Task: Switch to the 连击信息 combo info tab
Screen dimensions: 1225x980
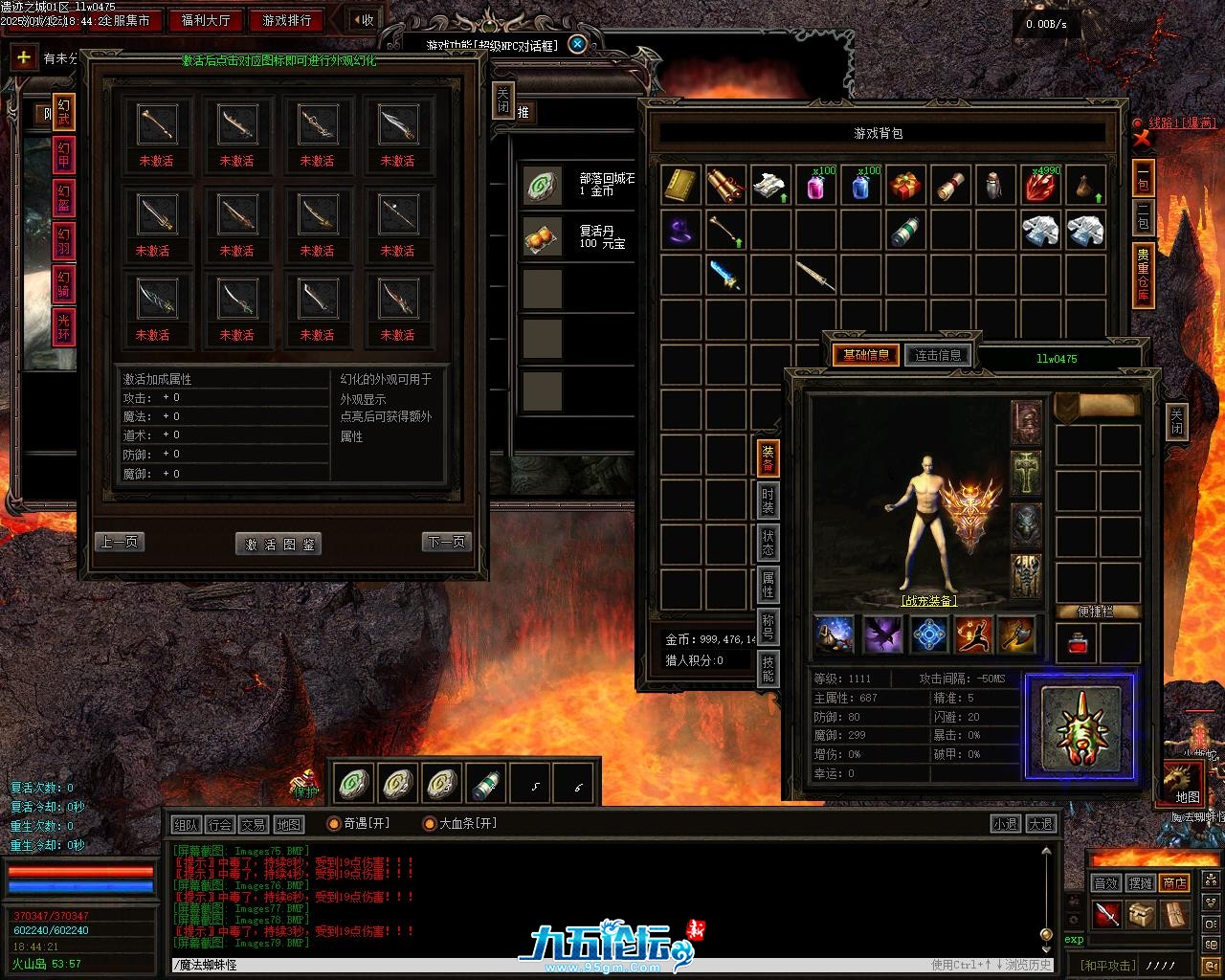Action: (938, 355)
